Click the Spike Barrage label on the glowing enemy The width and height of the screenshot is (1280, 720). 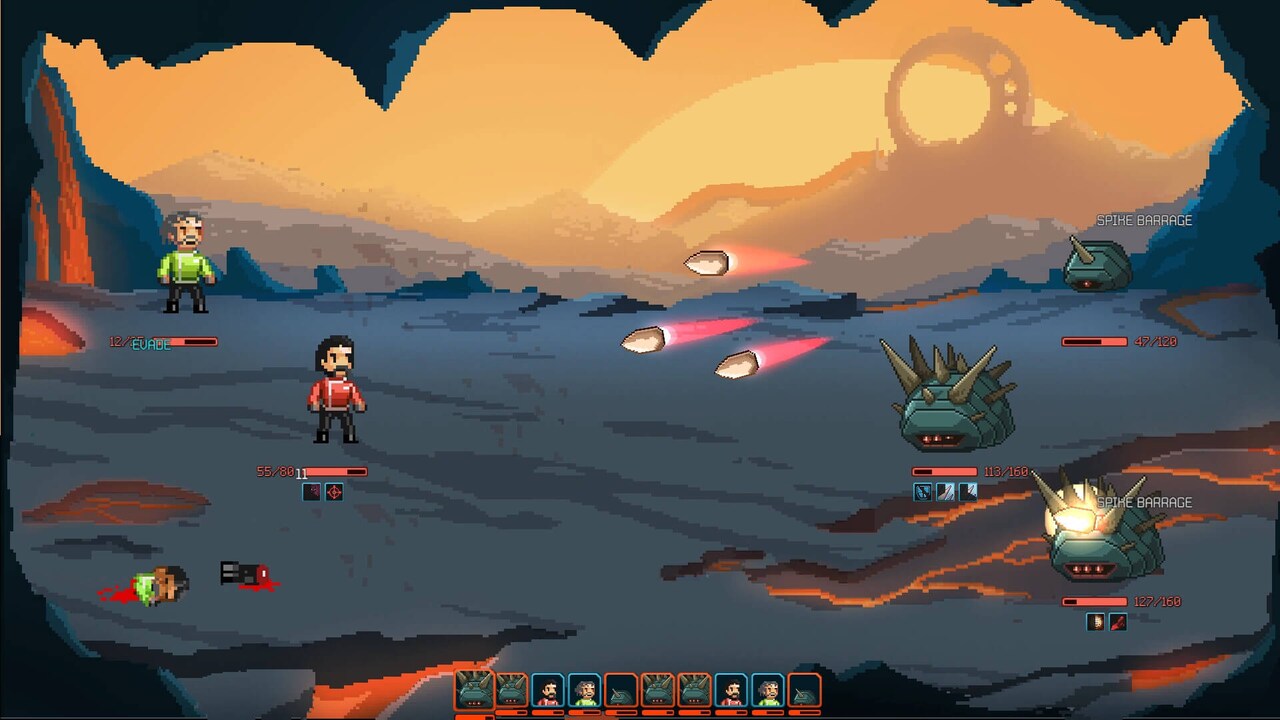click(1144, 501)
